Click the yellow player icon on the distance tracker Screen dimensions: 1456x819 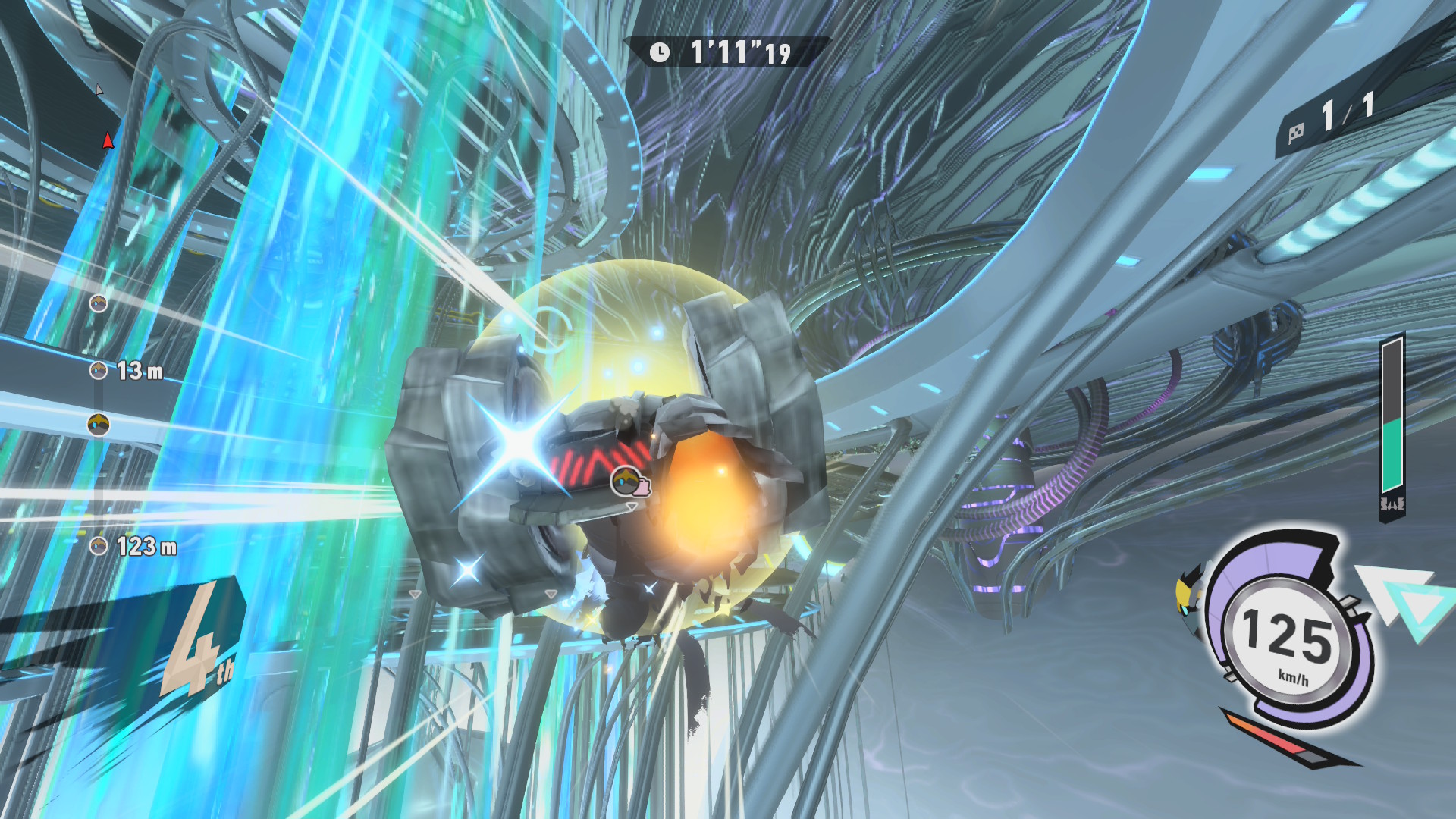point(99,425)
